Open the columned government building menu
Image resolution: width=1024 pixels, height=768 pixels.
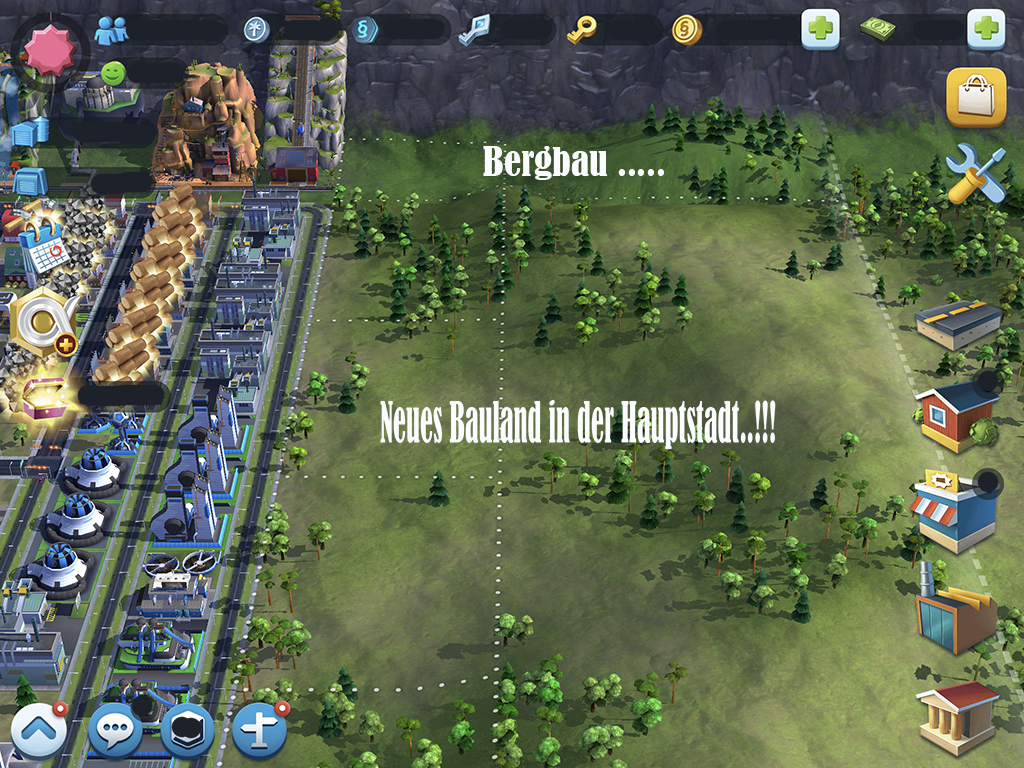point(957,713)
